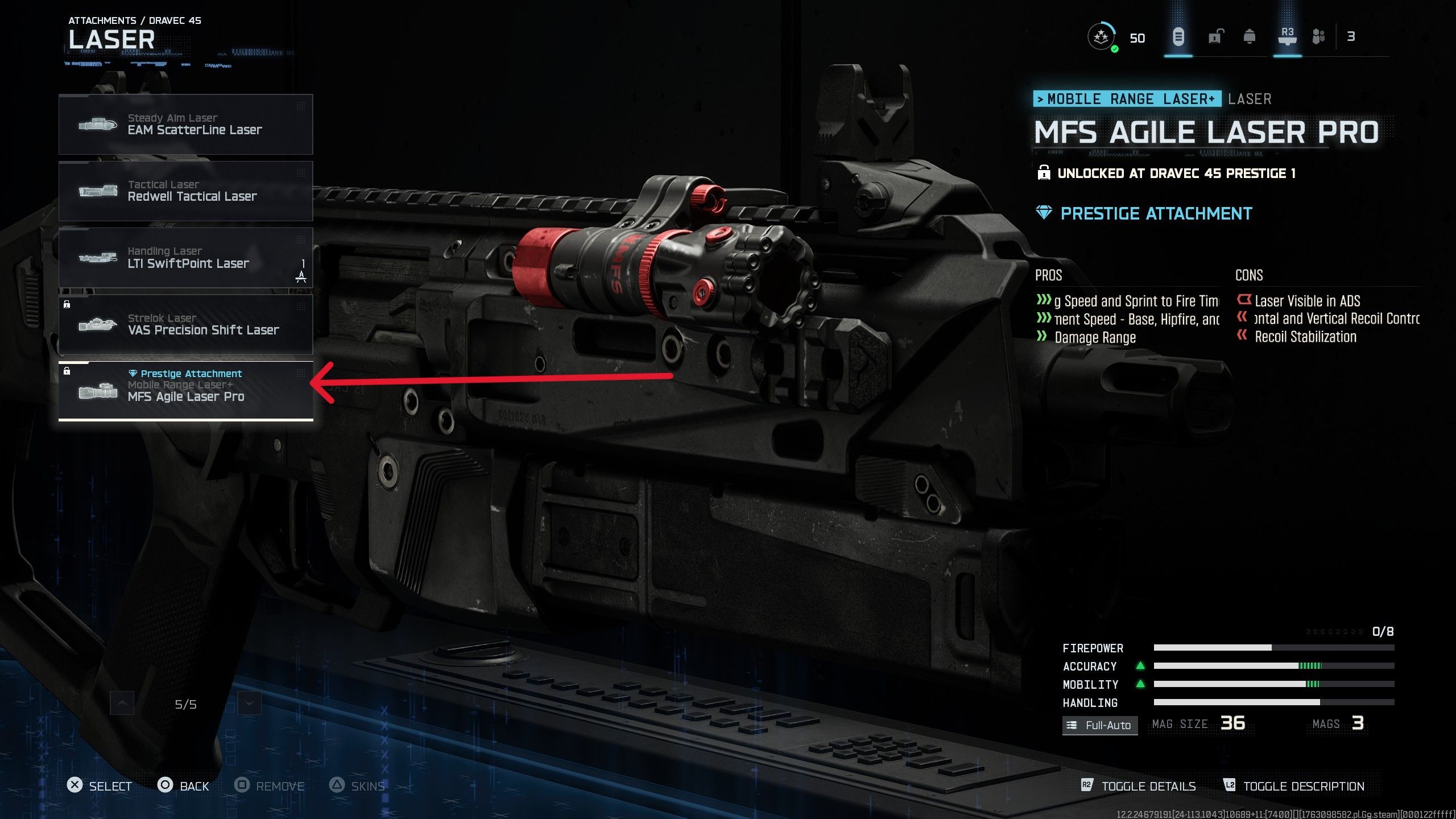Open the notifications bell icon
Image resolution: width=1456 pixels, height=819 pixels.
1250,37
